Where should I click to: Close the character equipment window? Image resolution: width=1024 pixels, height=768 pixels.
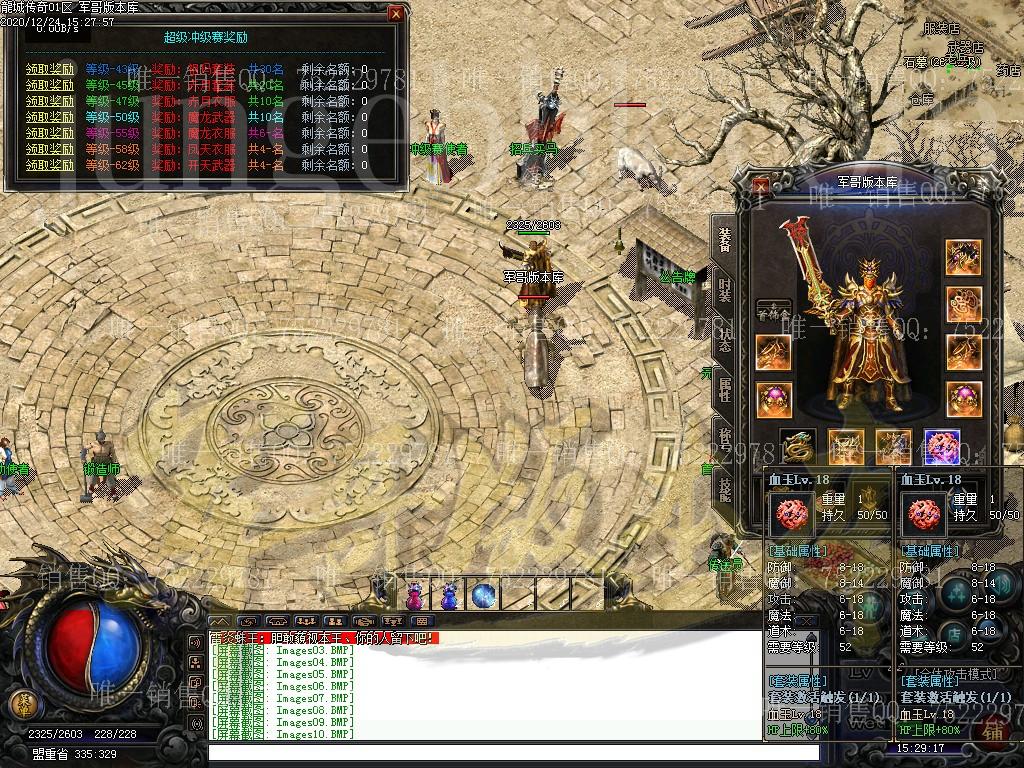(x=762, y=186)
